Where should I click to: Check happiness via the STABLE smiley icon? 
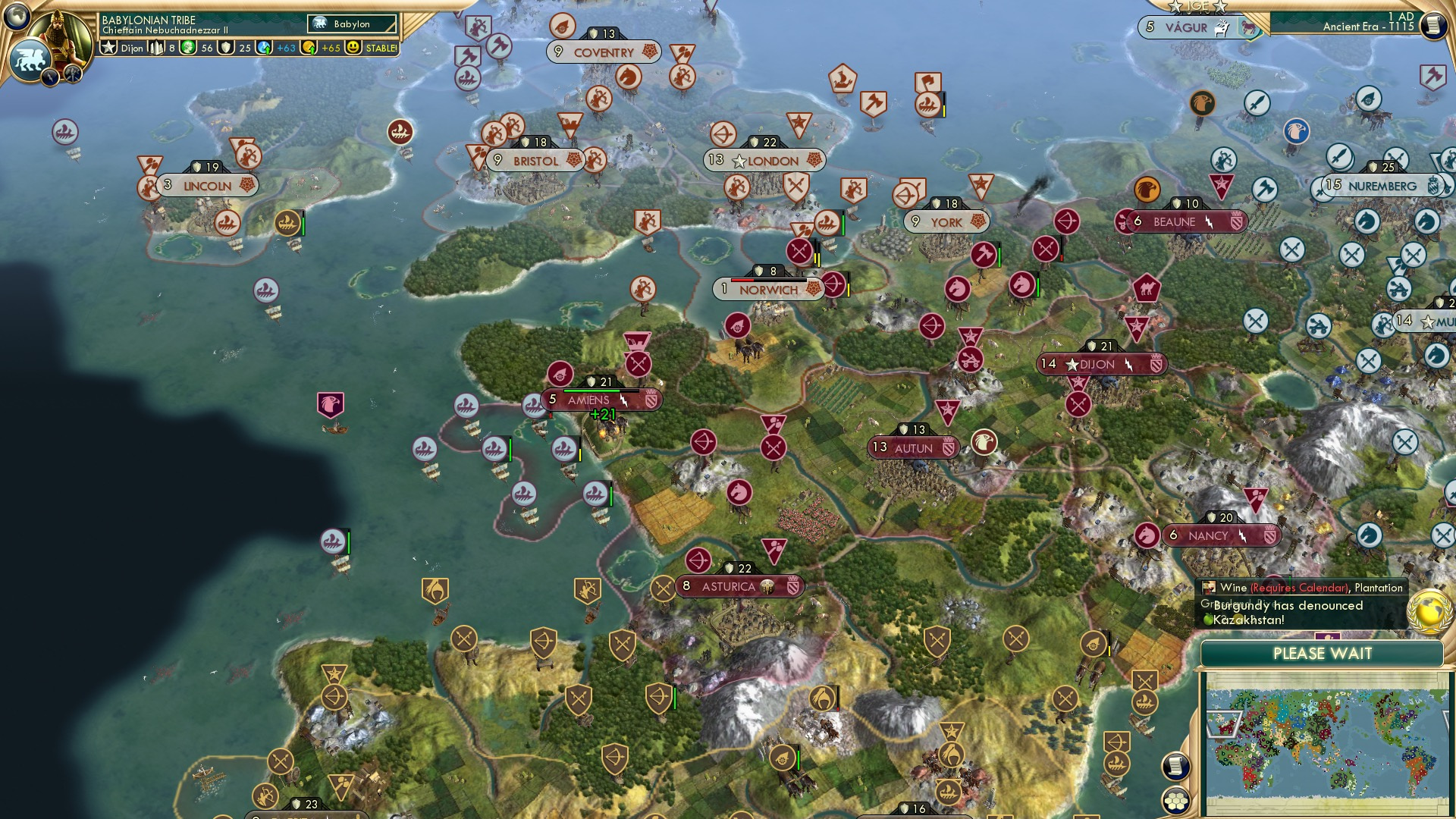coord(354,49)
